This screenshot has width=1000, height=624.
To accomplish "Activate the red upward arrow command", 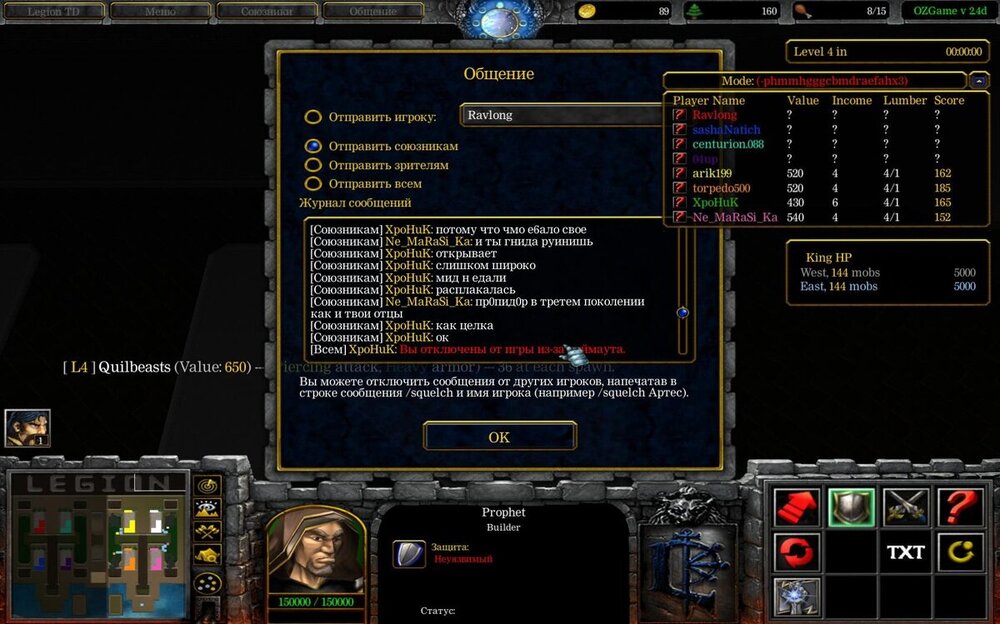I will [797, 507].
